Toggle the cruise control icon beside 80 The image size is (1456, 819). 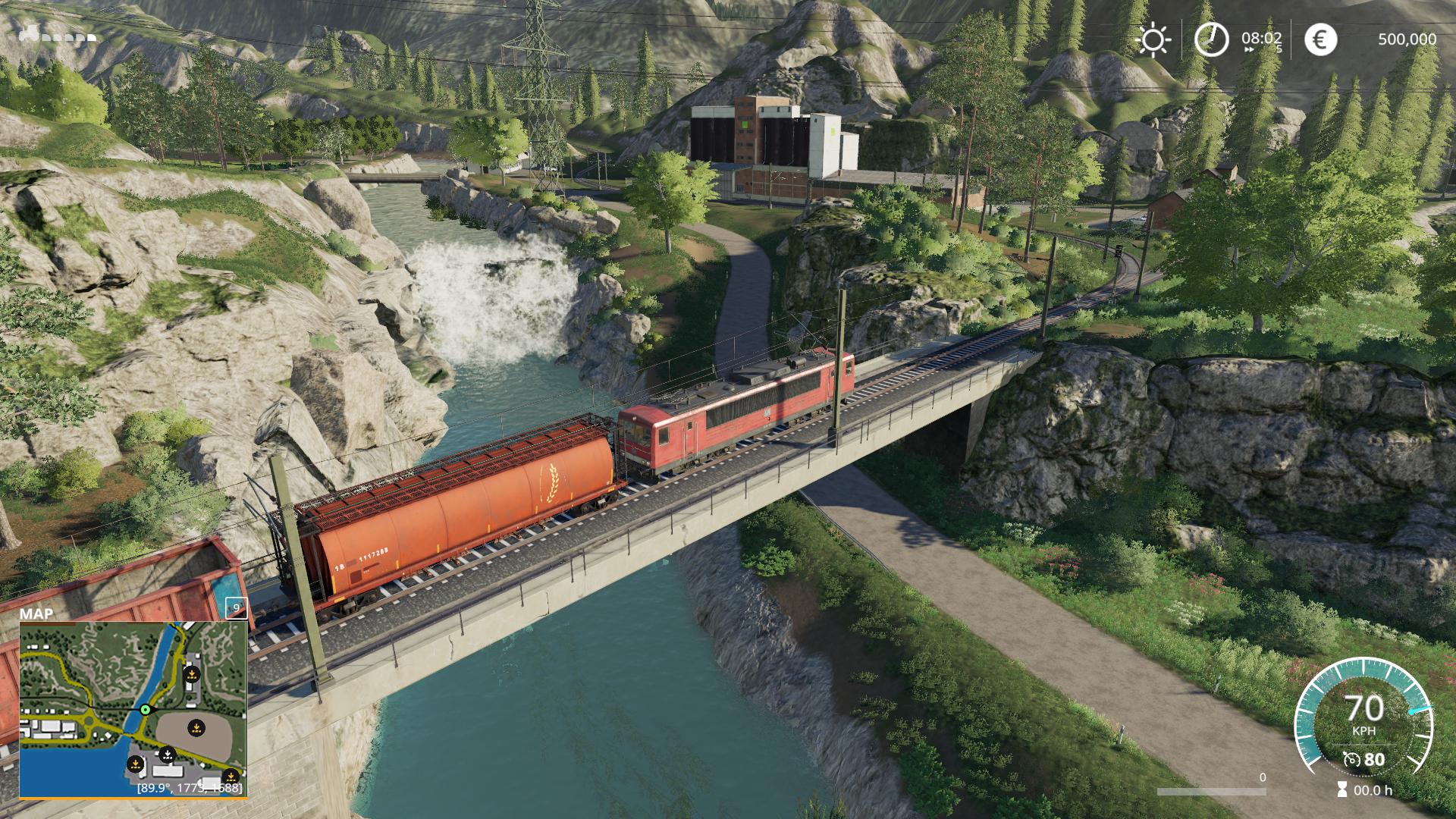[x=1351, y=759]
